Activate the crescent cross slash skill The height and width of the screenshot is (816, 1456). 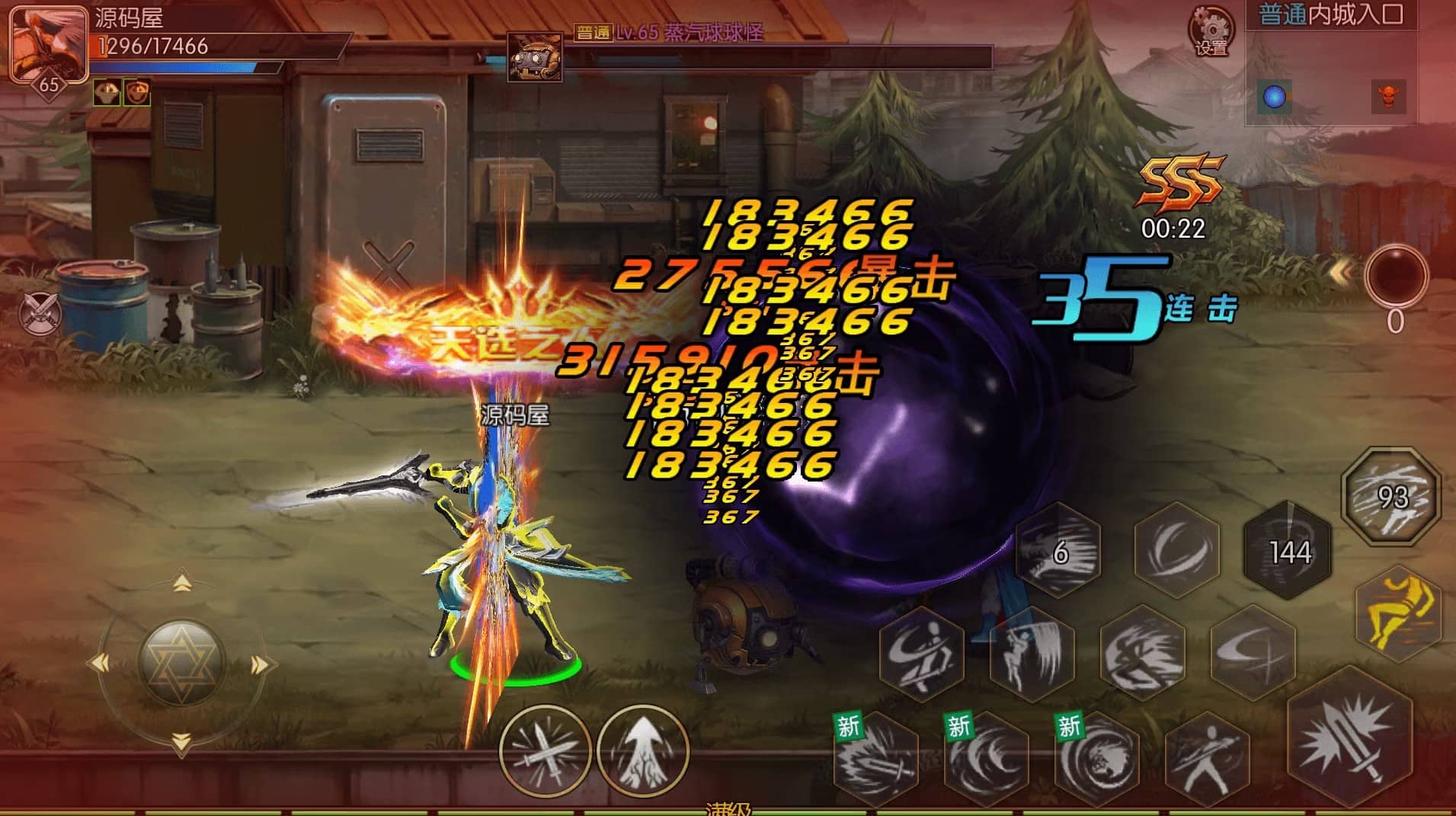[x=1253, y=651]
